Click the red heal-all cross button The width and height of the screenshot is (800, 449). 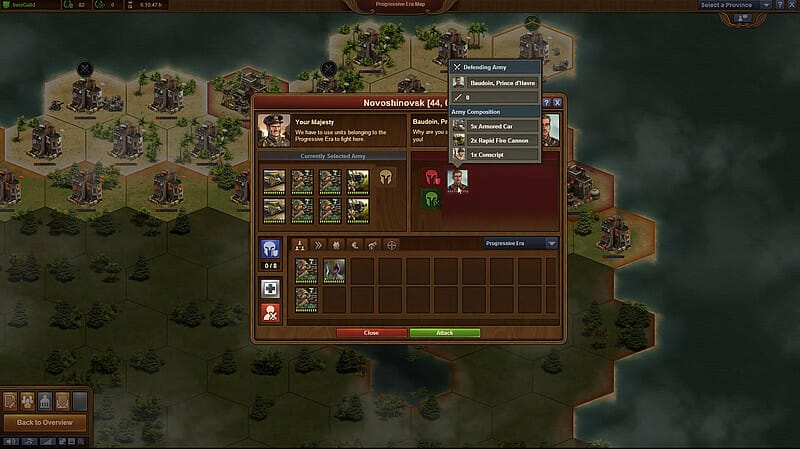[x=269, y=312]
